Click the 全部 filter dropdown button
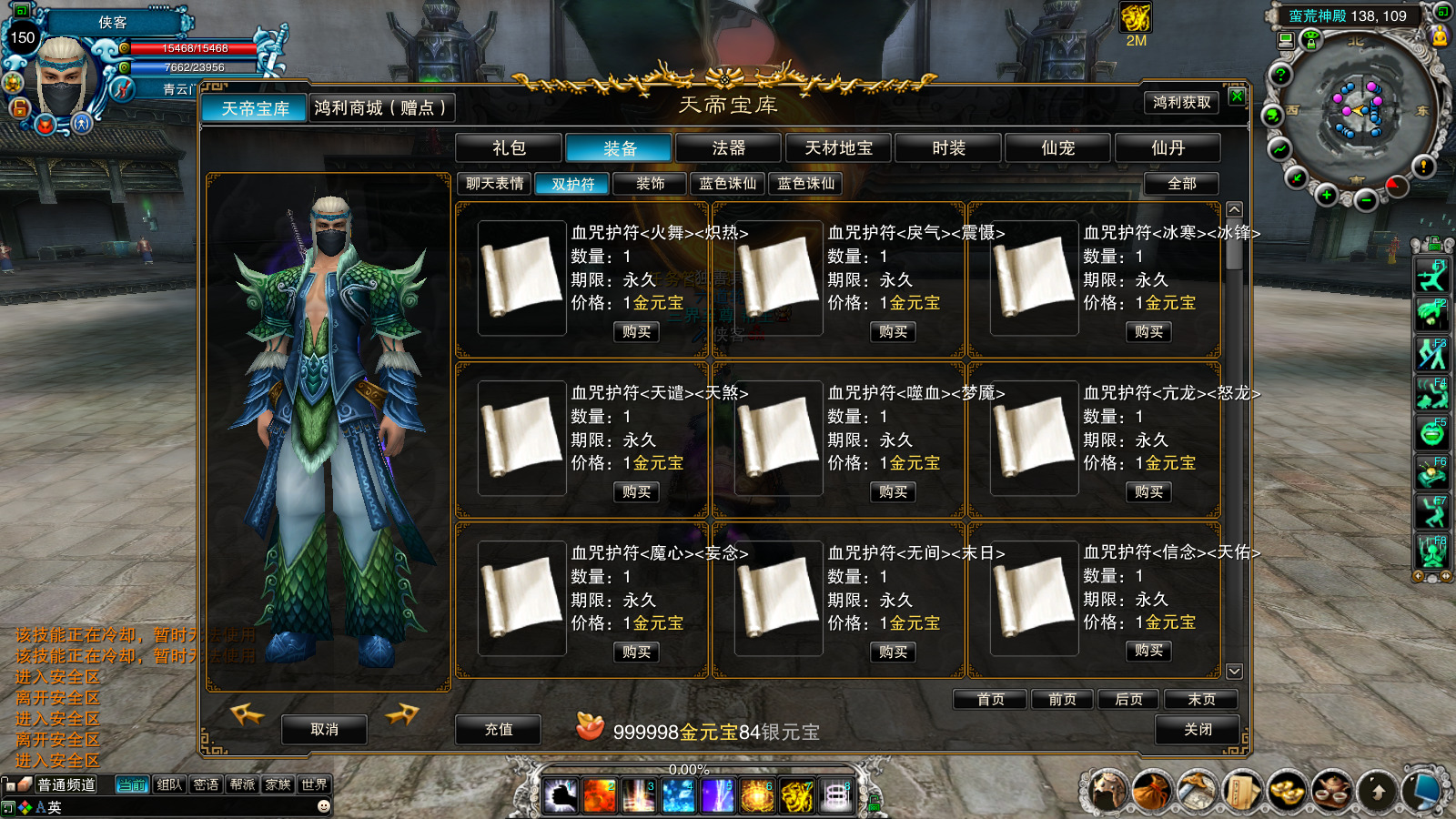This screenshot has width=1456, height=819. [x=1180, y=184]
